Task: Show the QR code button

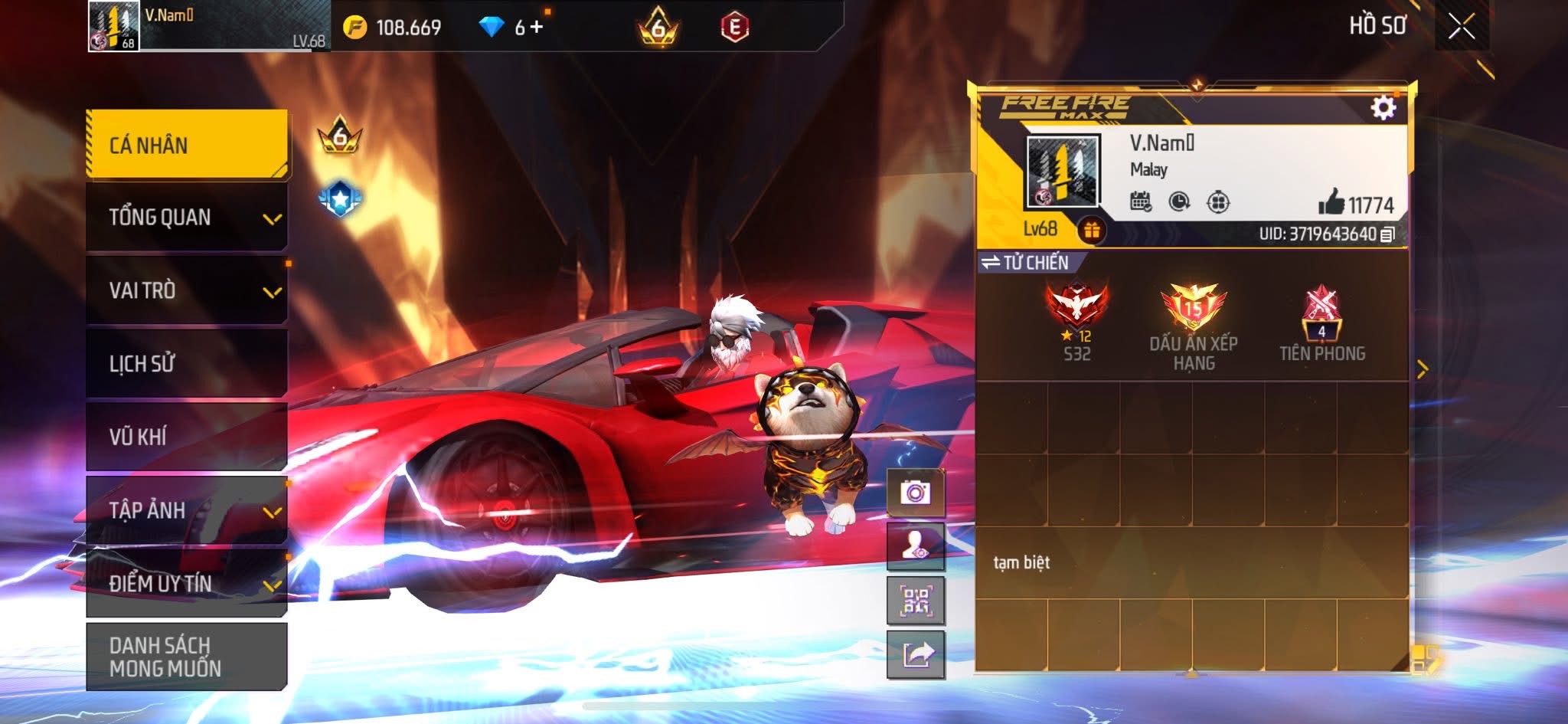Action: [x=916, y=601]
